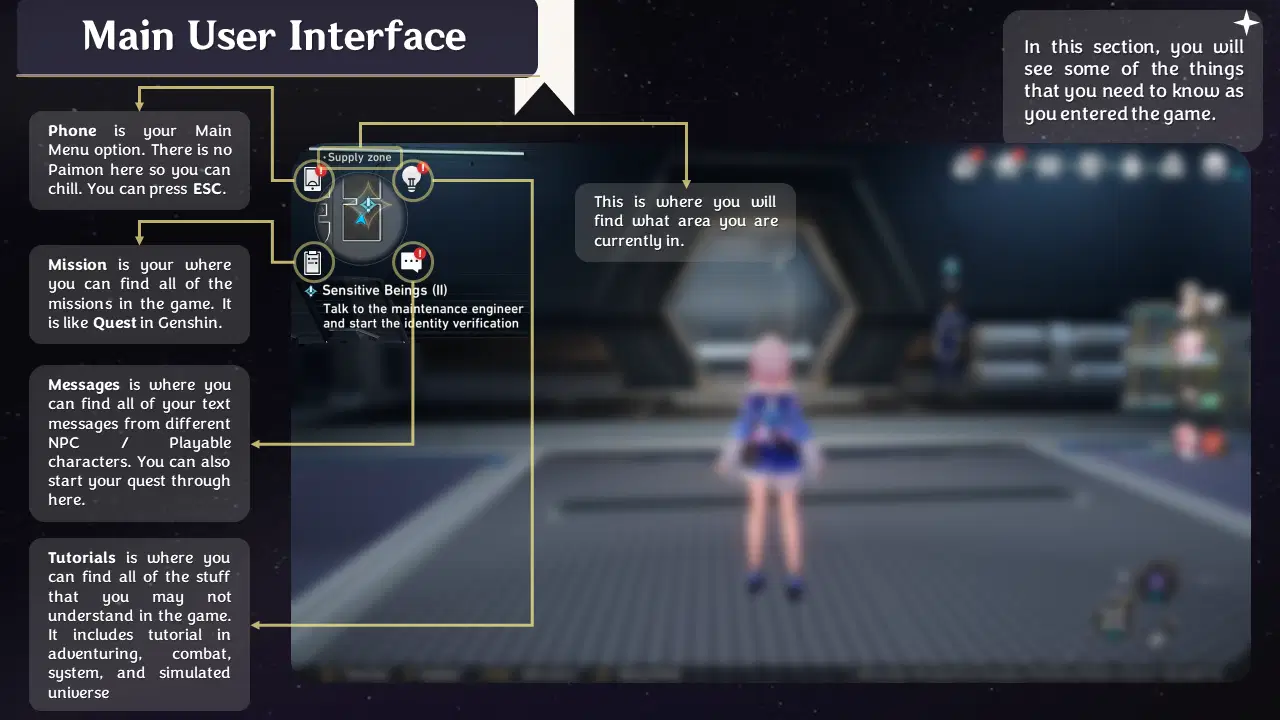Open the Mission clipboard icon
The height and width of the screenshot is (720, 1280).
point(314,262)
